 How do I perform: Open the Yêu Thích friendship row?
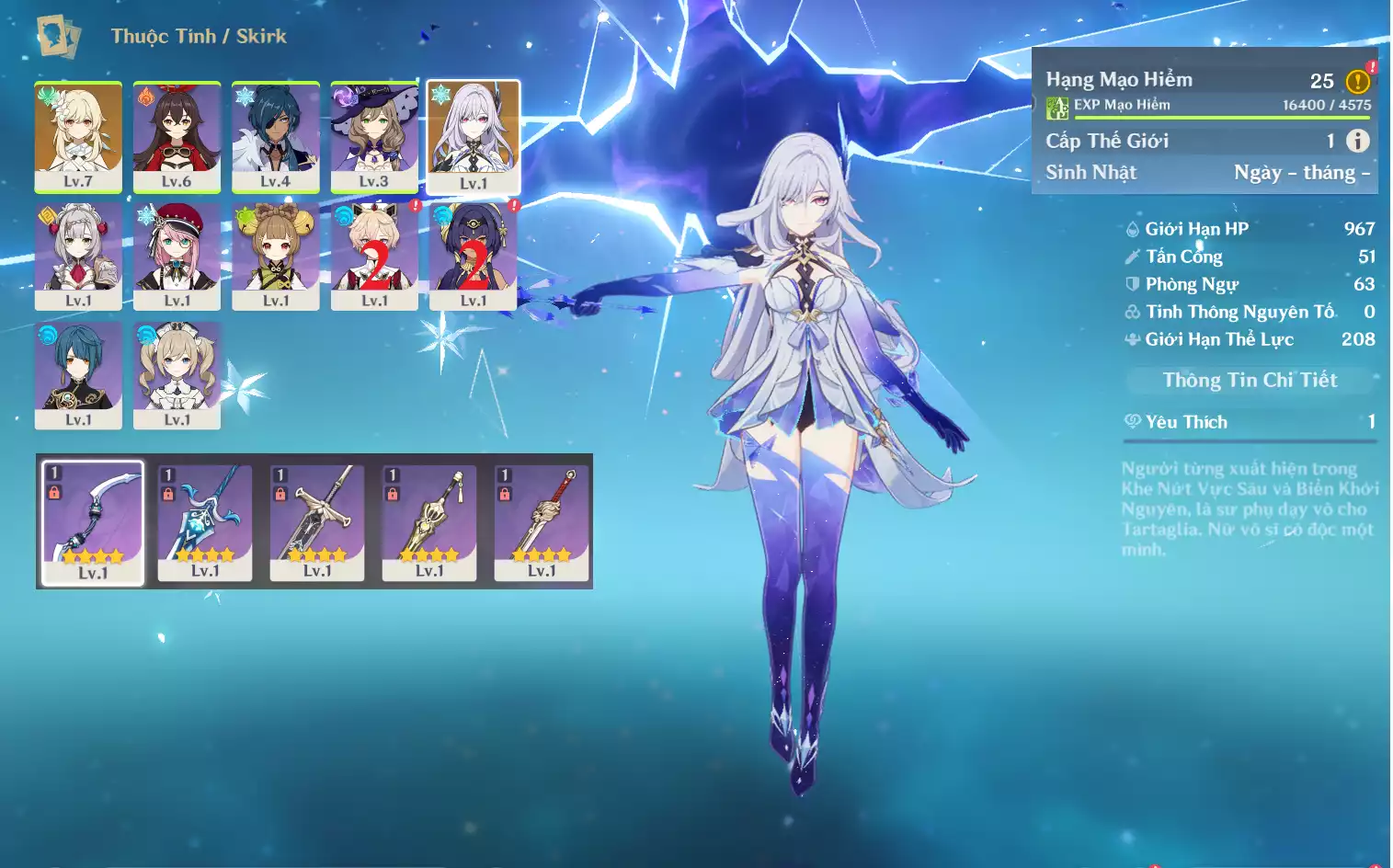point(1250,422)
